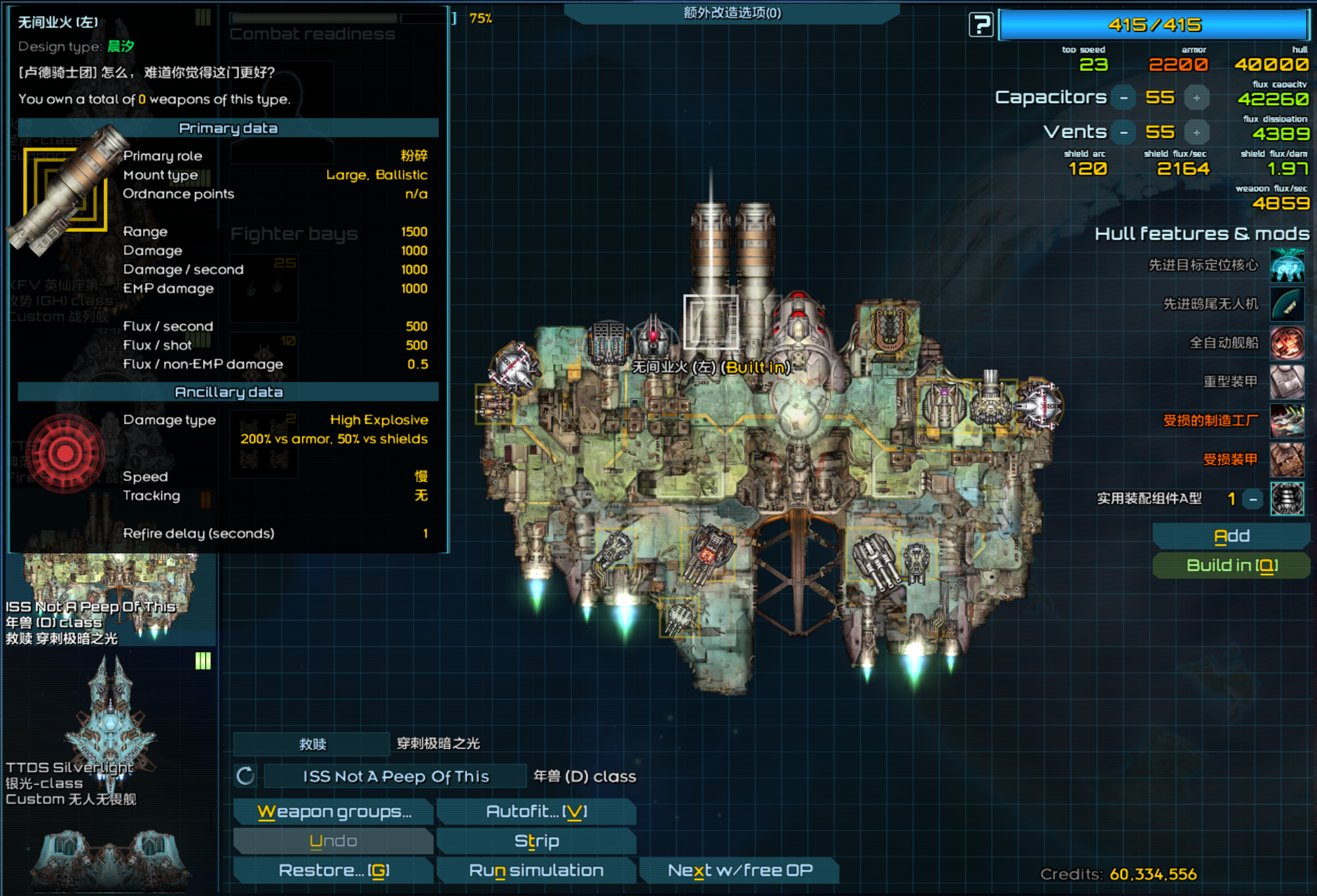Increase Vents with plus button
The image size is (1317, 896).
[x=1196, y=132]
